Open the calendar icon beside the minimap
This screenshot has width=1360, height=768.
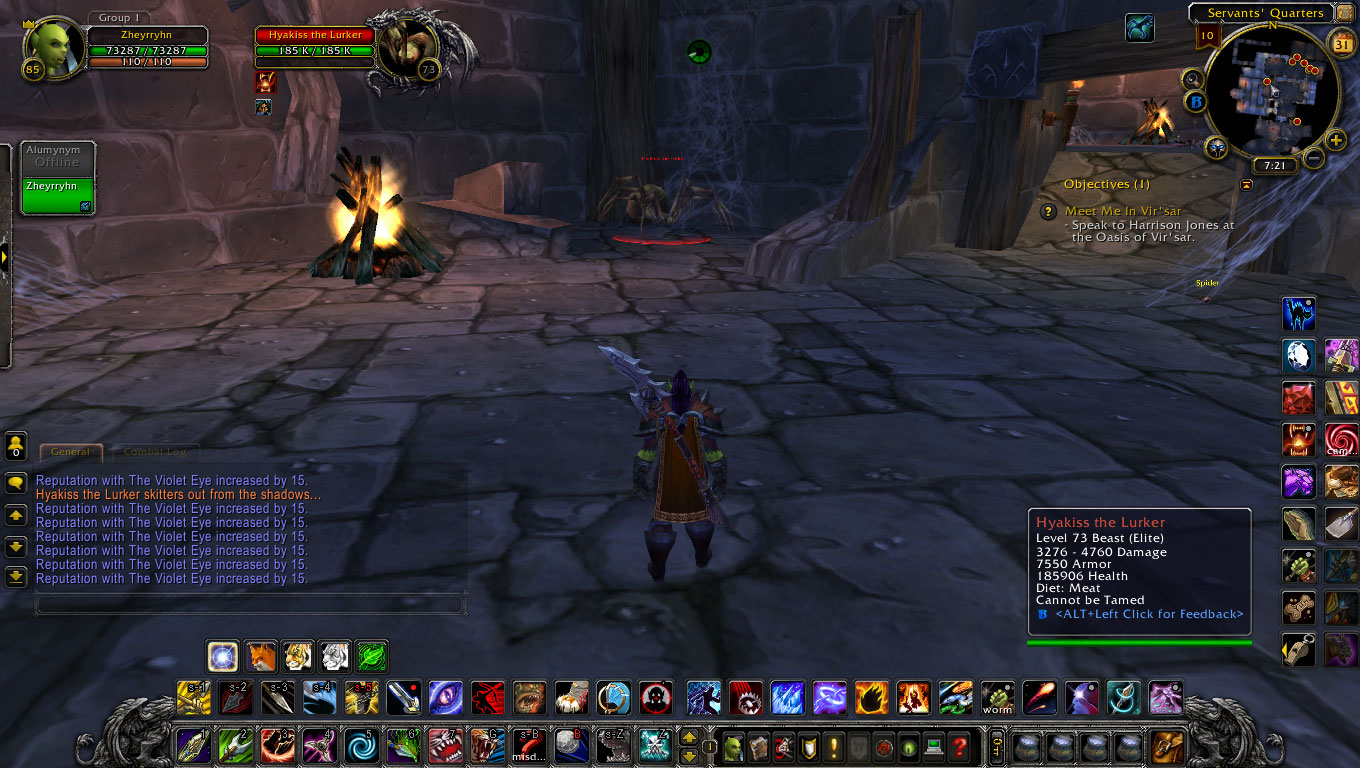click(x=1341, y=43)
